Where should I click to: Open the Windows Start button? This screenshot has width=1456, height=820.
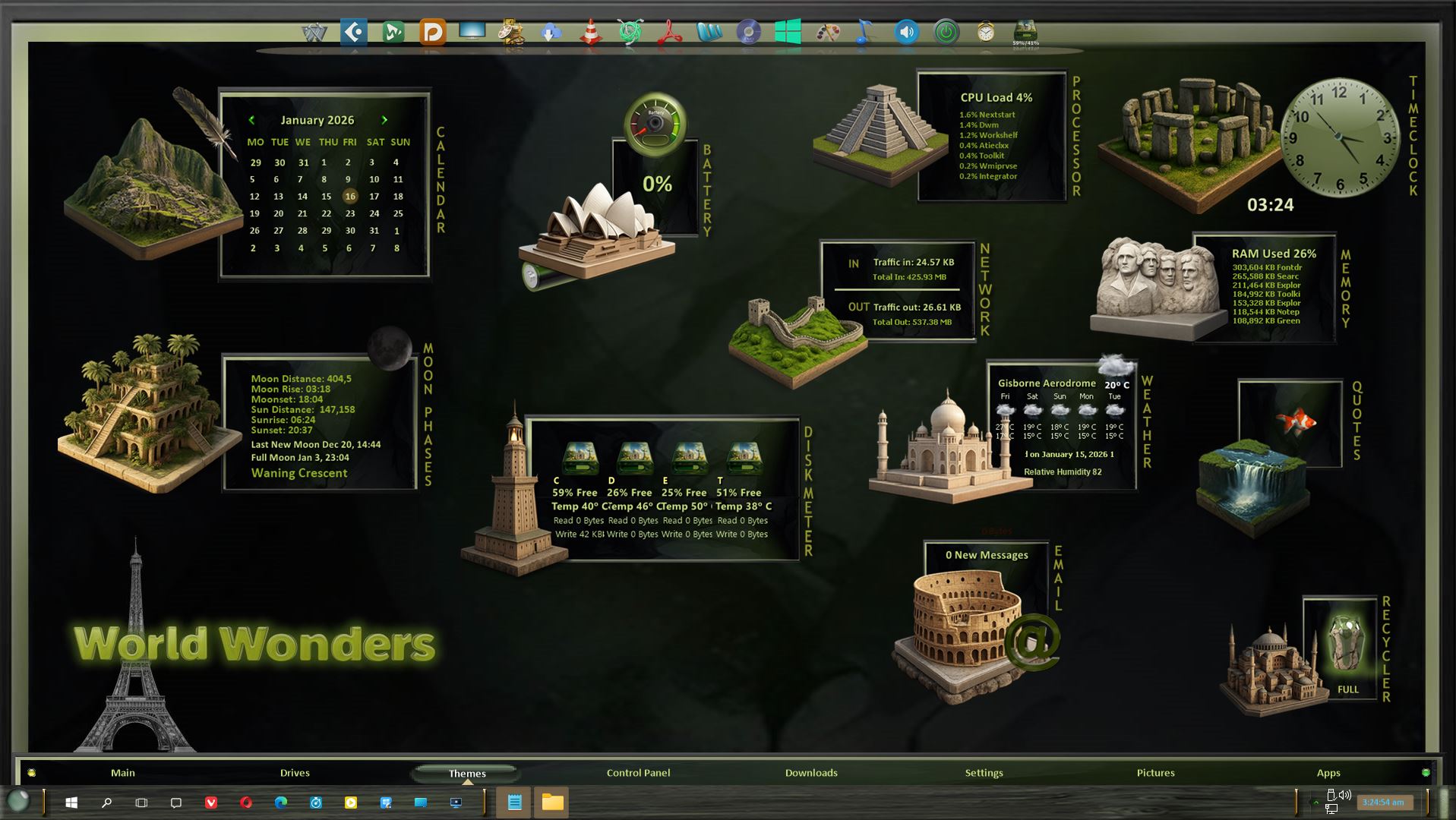point(71,803)
